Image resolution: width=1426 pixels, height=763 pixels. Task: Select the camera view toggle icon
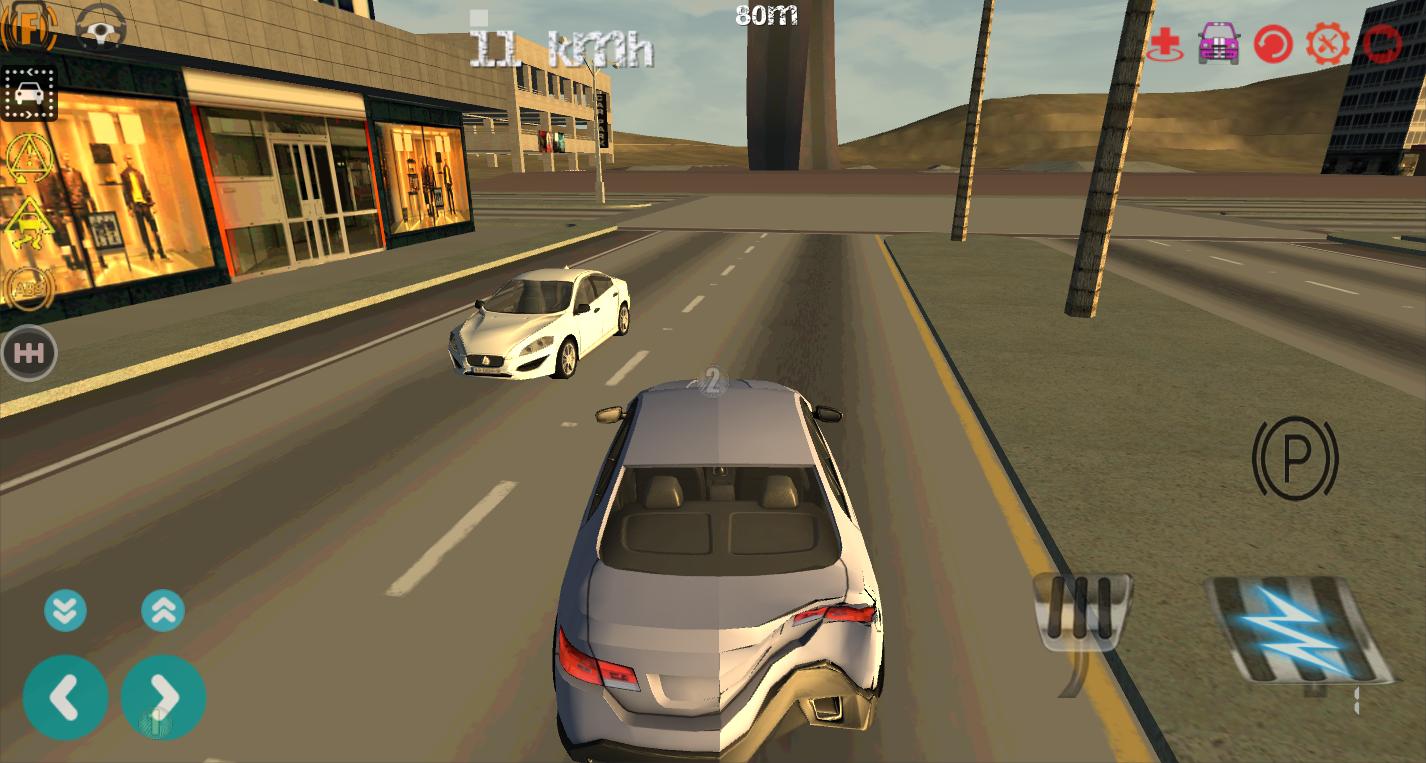coord(29,92)
